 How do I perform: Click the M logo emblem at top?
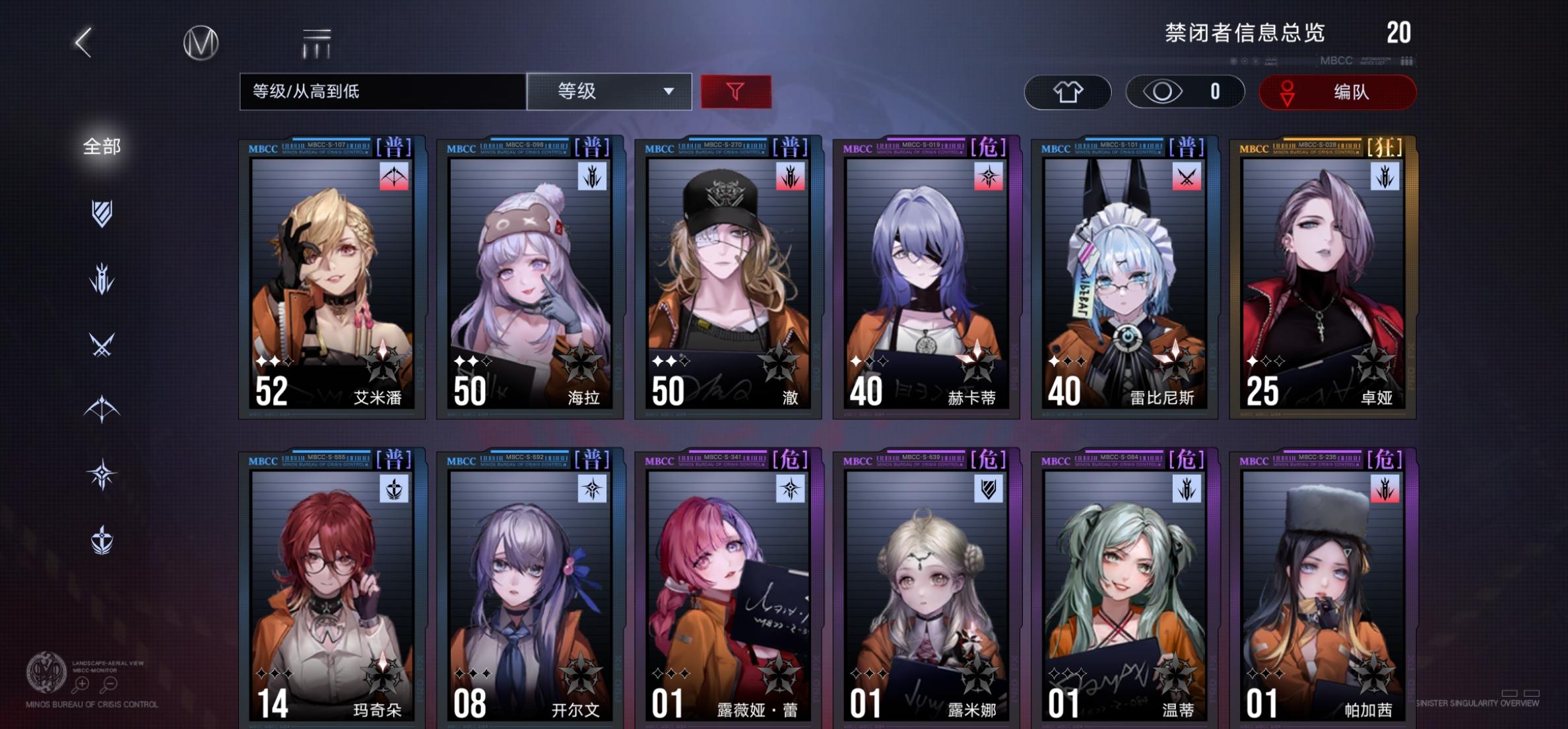201,42
